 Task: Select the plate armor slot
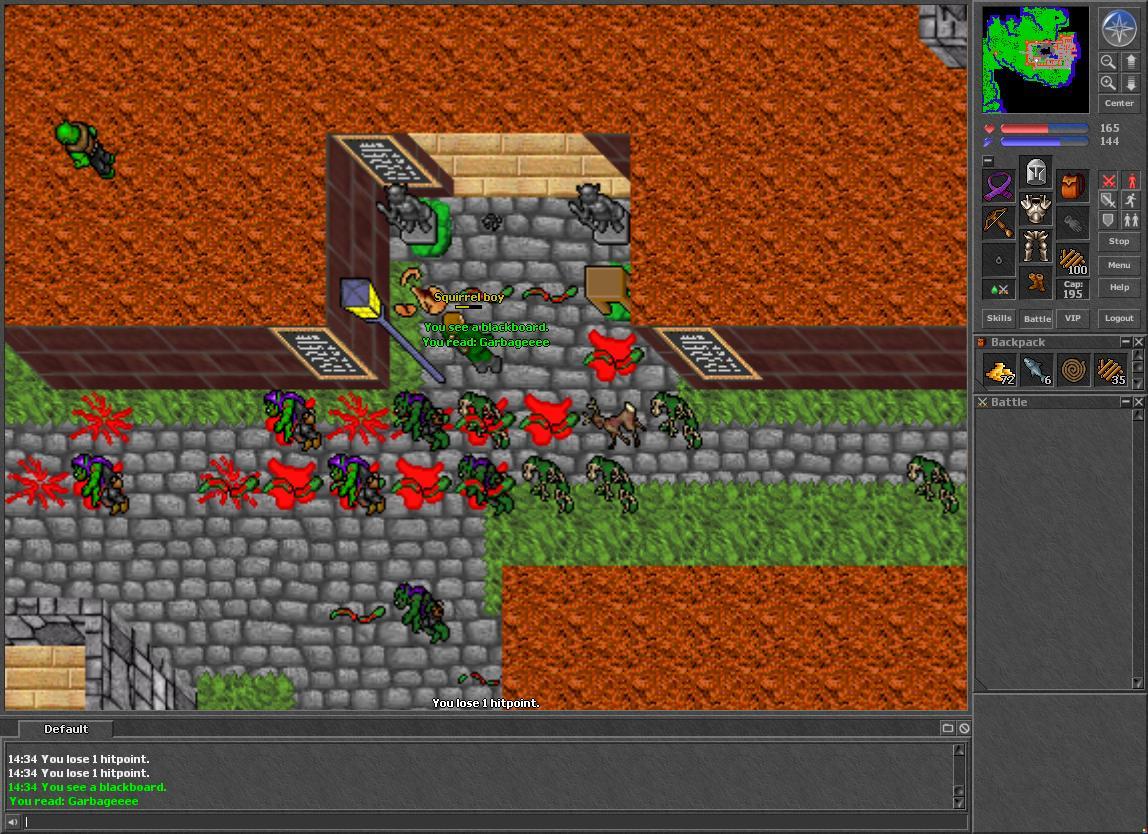click(1036, 210)
